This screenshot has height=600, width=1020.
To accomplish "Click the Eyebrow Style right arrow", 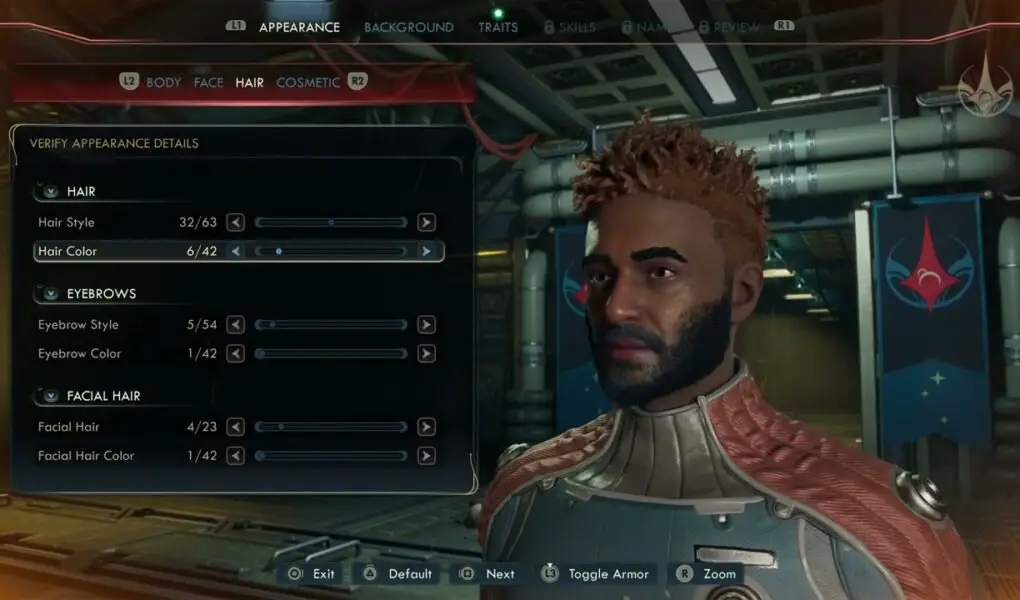I will [x=426, y=325].
